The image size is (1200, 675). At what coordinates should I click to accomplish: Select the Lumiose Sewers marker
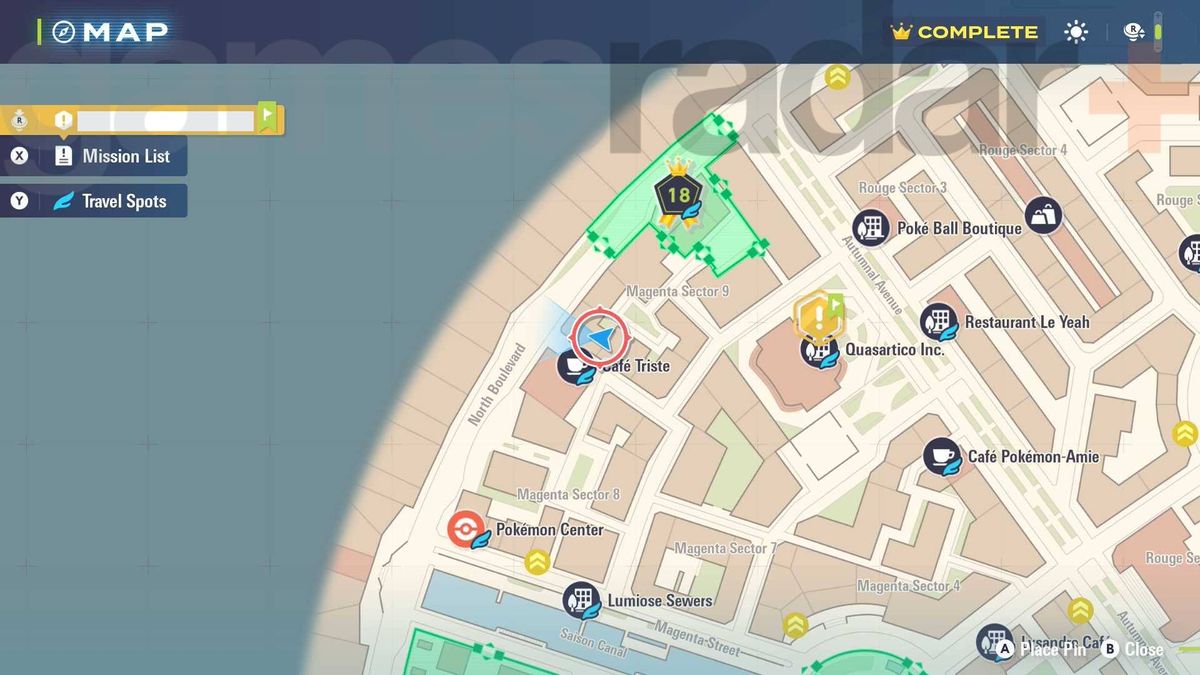[581, 601]
